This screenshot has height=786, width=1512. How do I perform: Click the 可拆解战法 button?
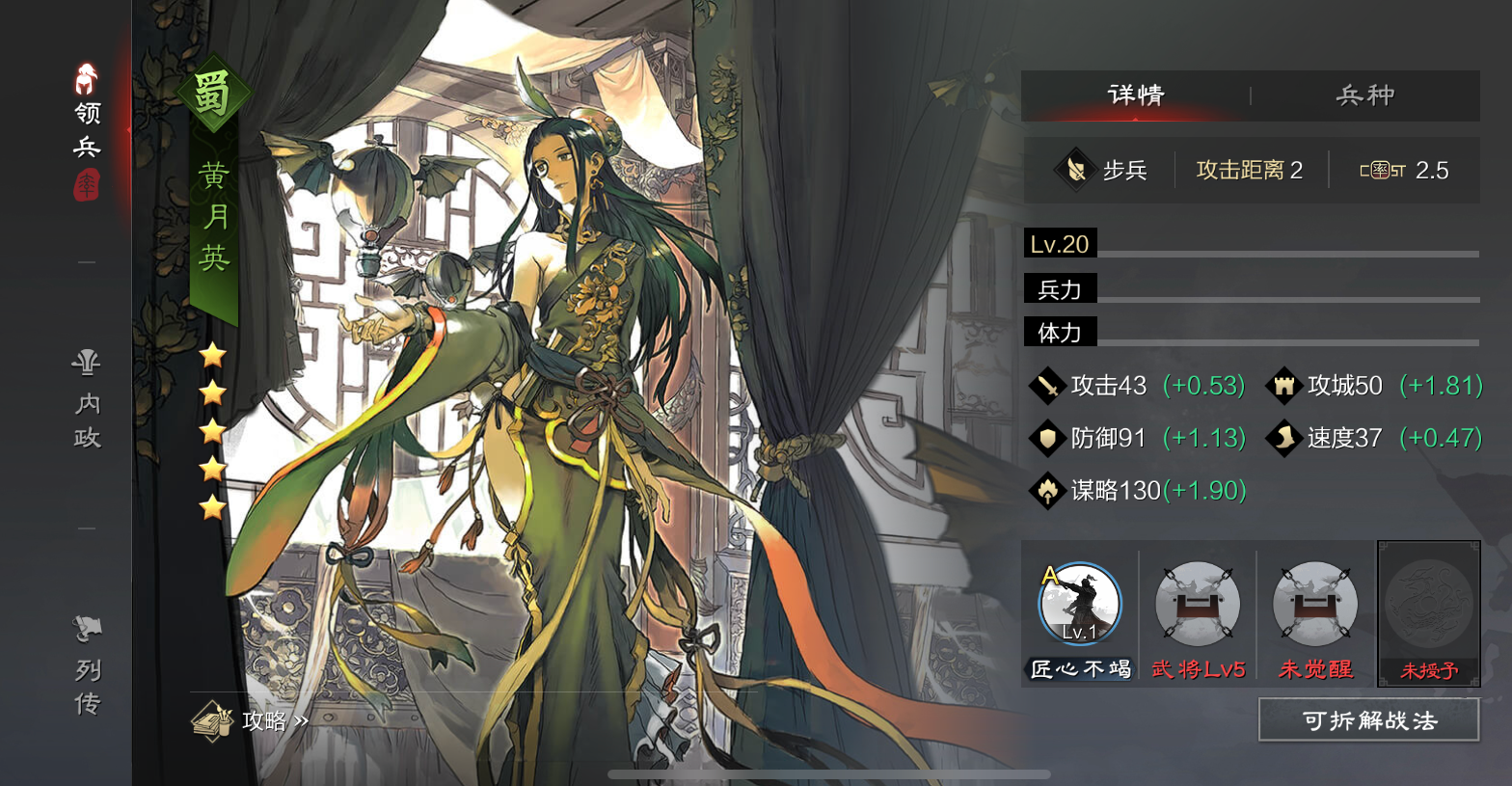tap(1368, 720)
